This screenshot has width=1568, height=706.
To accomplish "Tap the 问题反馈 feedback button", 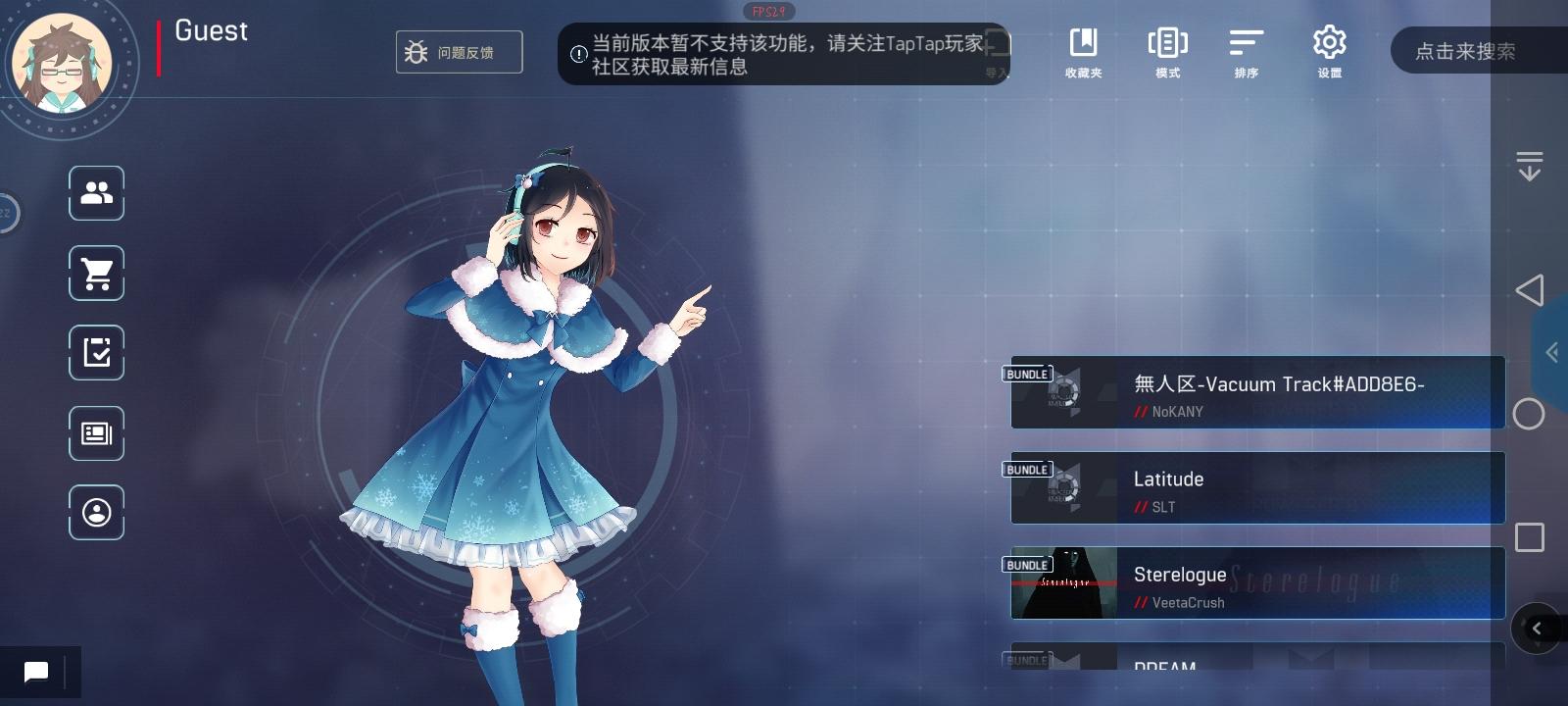I will (x=459, y=52).
